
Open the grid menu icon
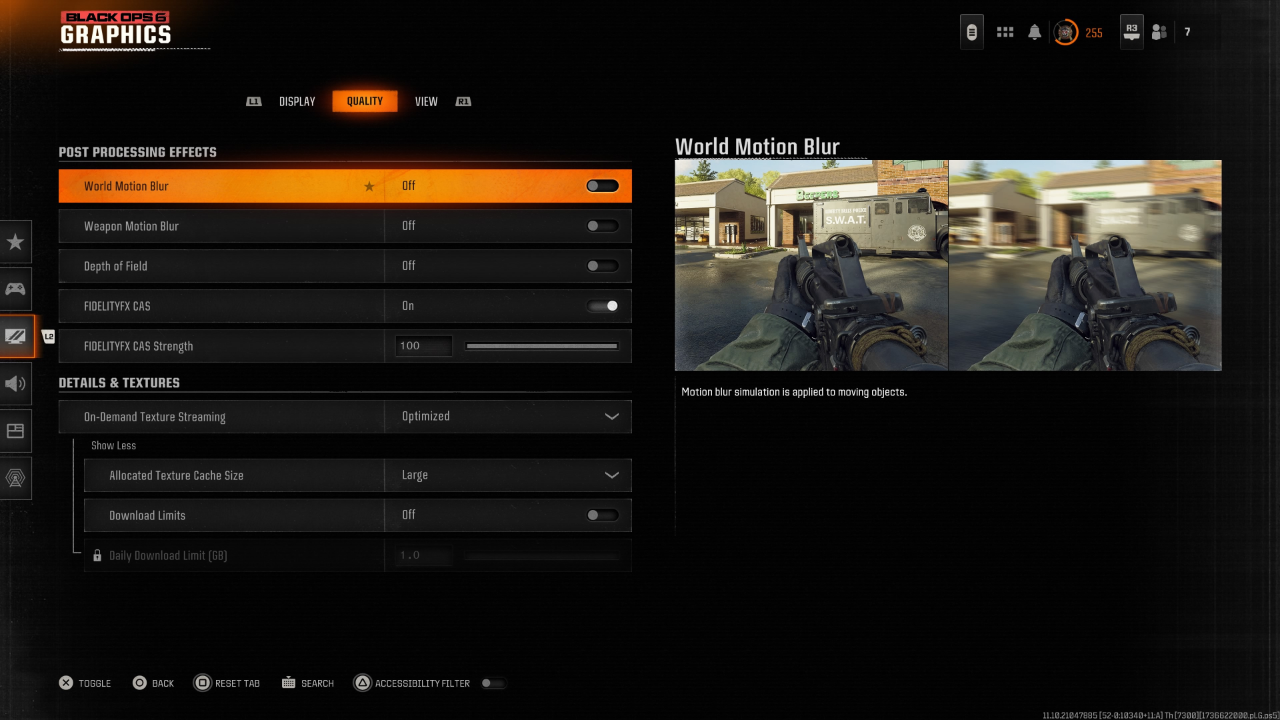(x=1005, y=32)
